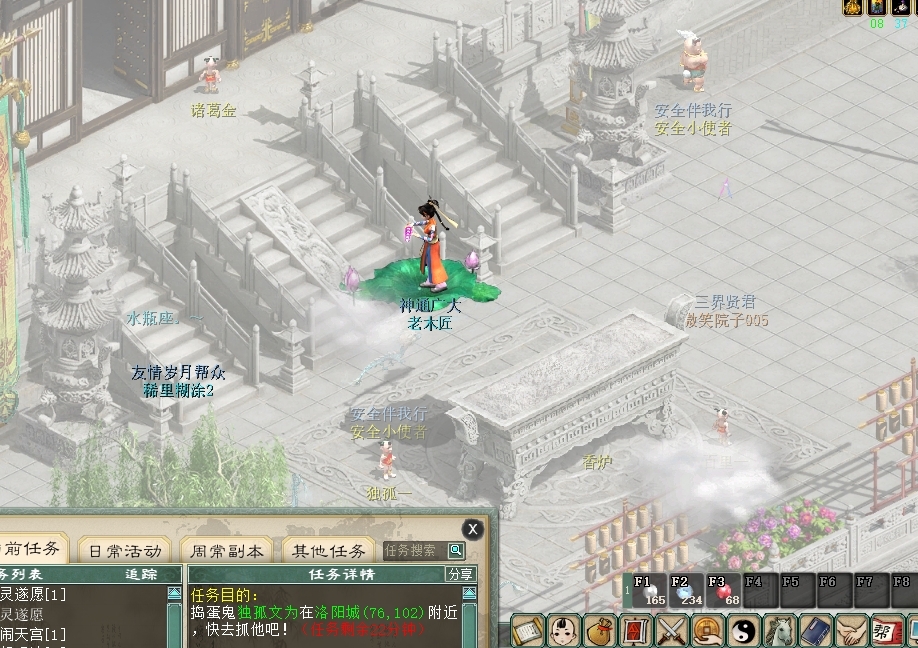The width and height of the screenshot is (918, 648).
Task: Click the yin-yang icon
Action: [x=744, y=631]
